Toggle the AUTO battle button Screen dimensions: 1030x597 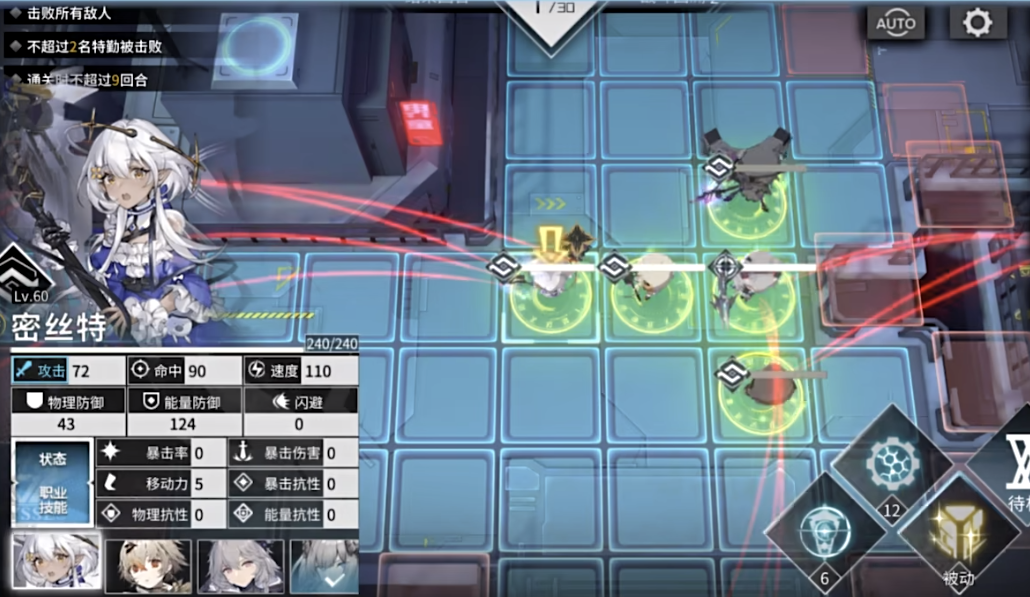[895, 22]
